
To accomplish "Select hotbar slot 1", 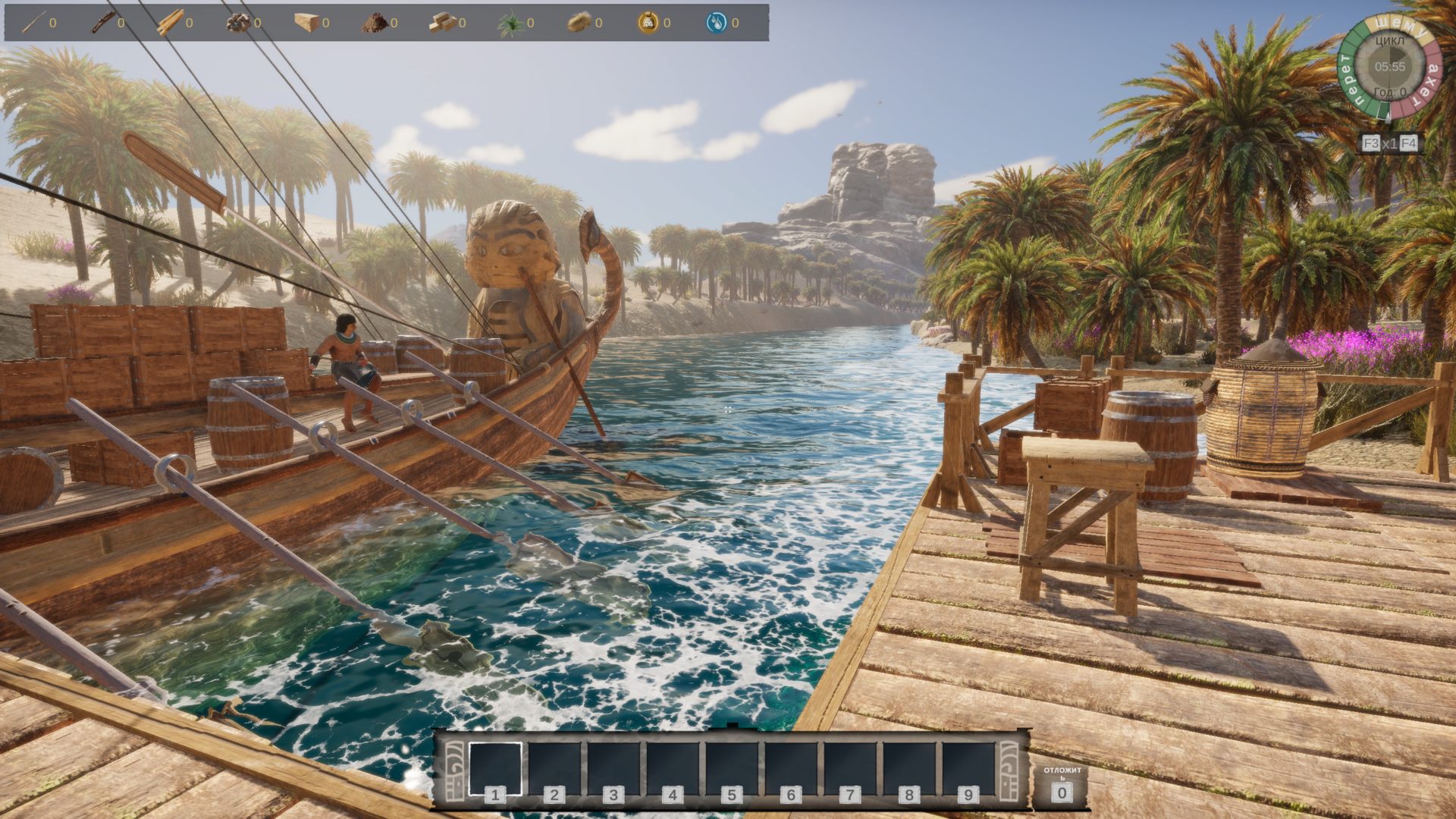I will pyautogui.click(x=495, y=768).
